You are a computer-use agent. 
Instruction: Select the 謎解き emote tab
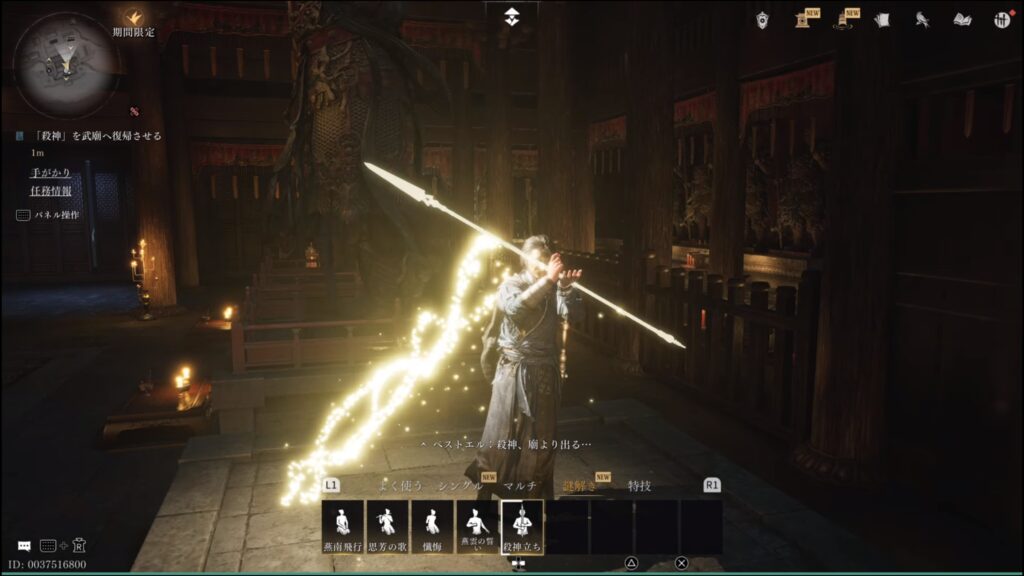(579, 486)
